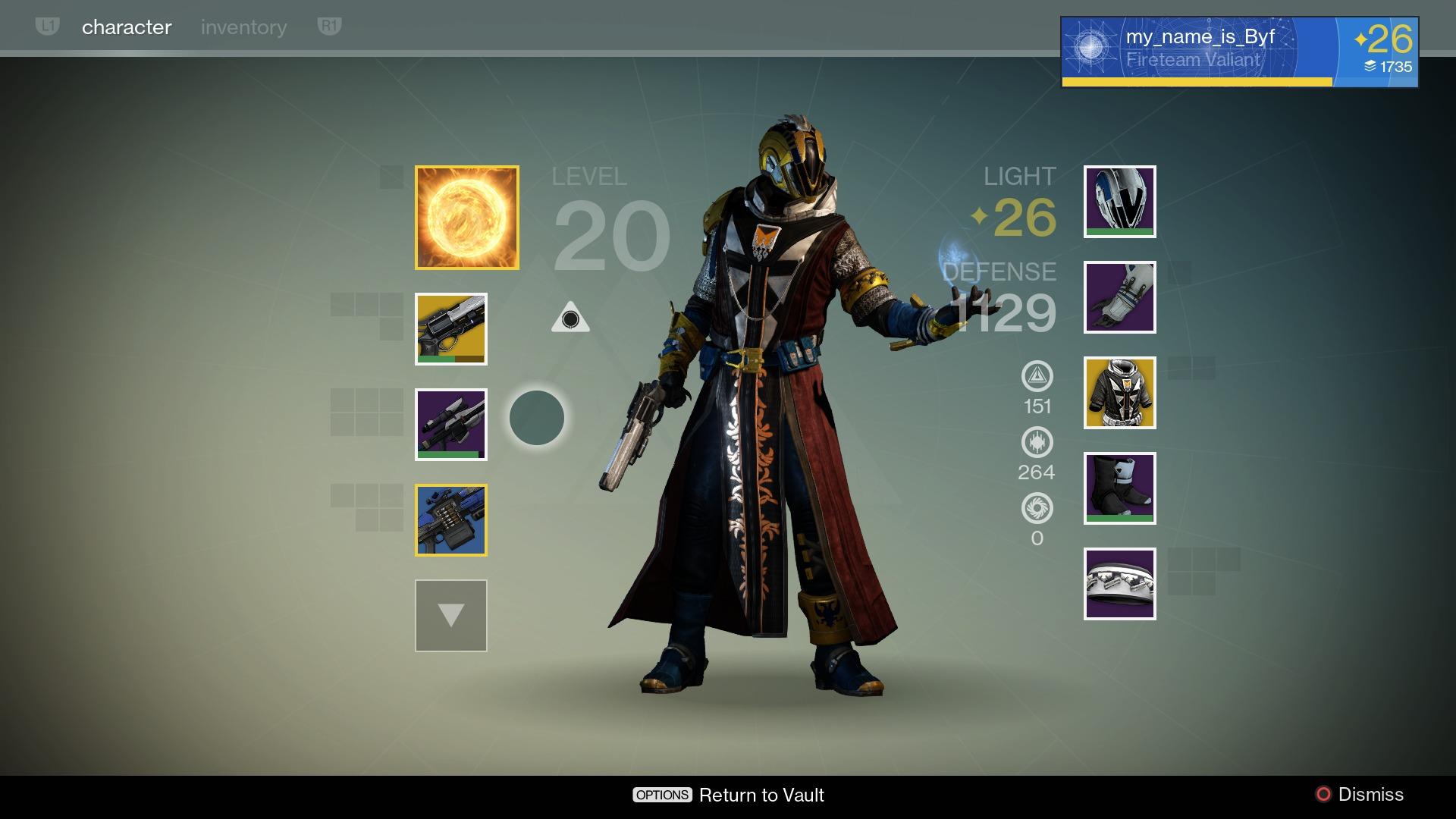Screen dimensions: 1456x819
Task: Select the chest armor icon
Action: coord(1119,393)
